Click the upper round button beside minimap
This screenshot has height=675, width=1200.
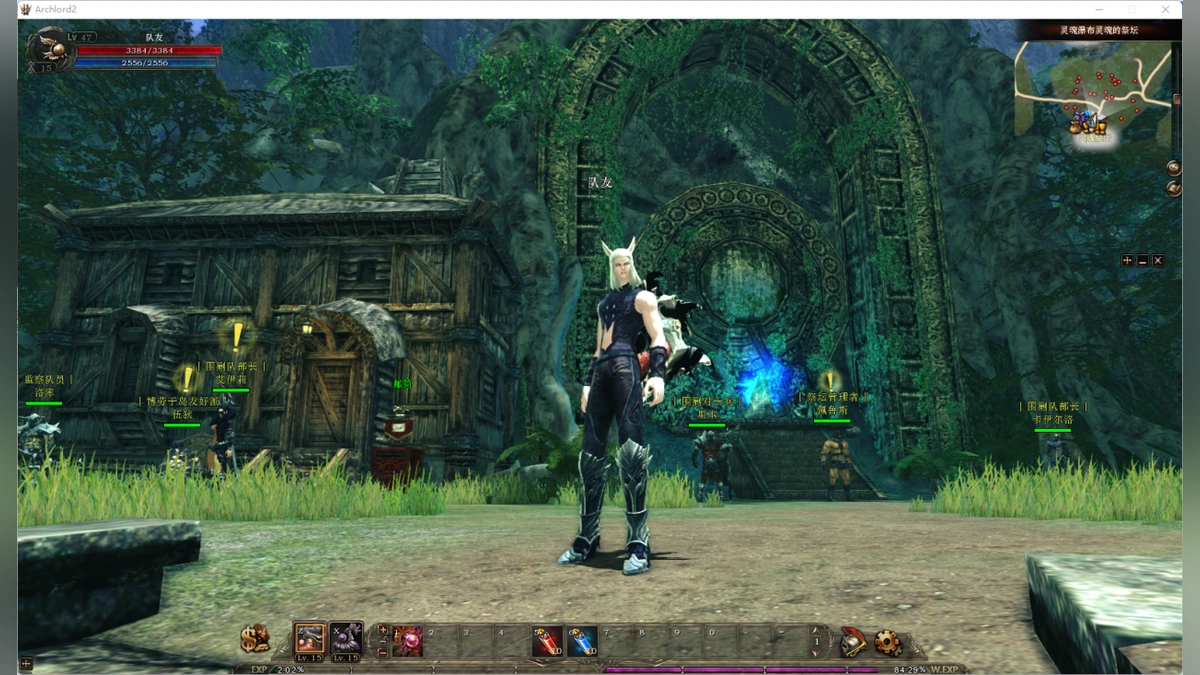pos(1174,167)
